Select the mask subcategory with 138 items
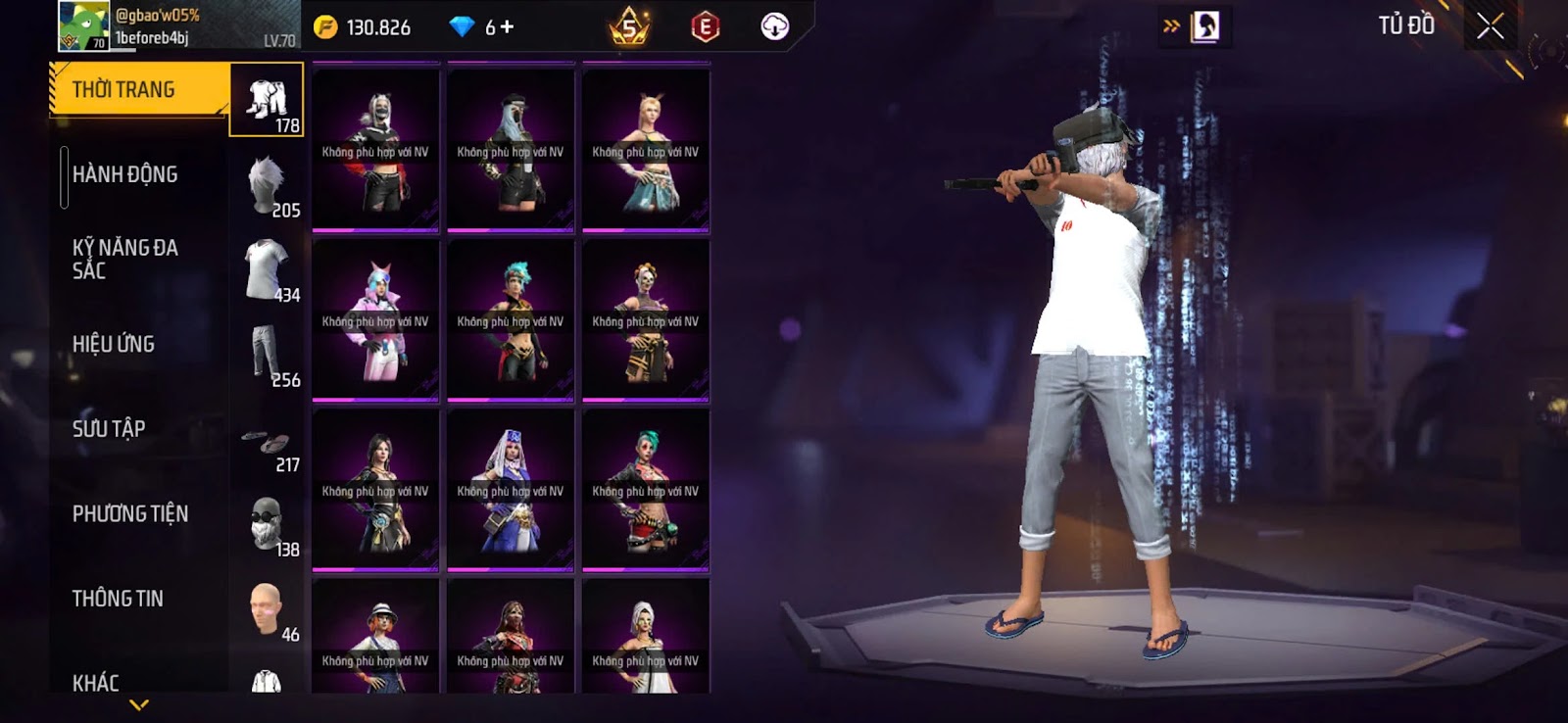This screenshot has height=723, width=1568. (268, 524)
